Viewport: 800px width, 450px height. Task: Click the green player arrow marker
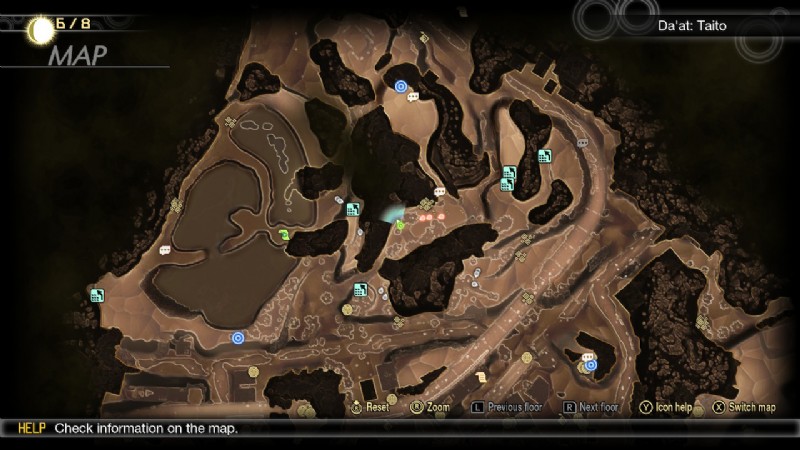point(400,226)
